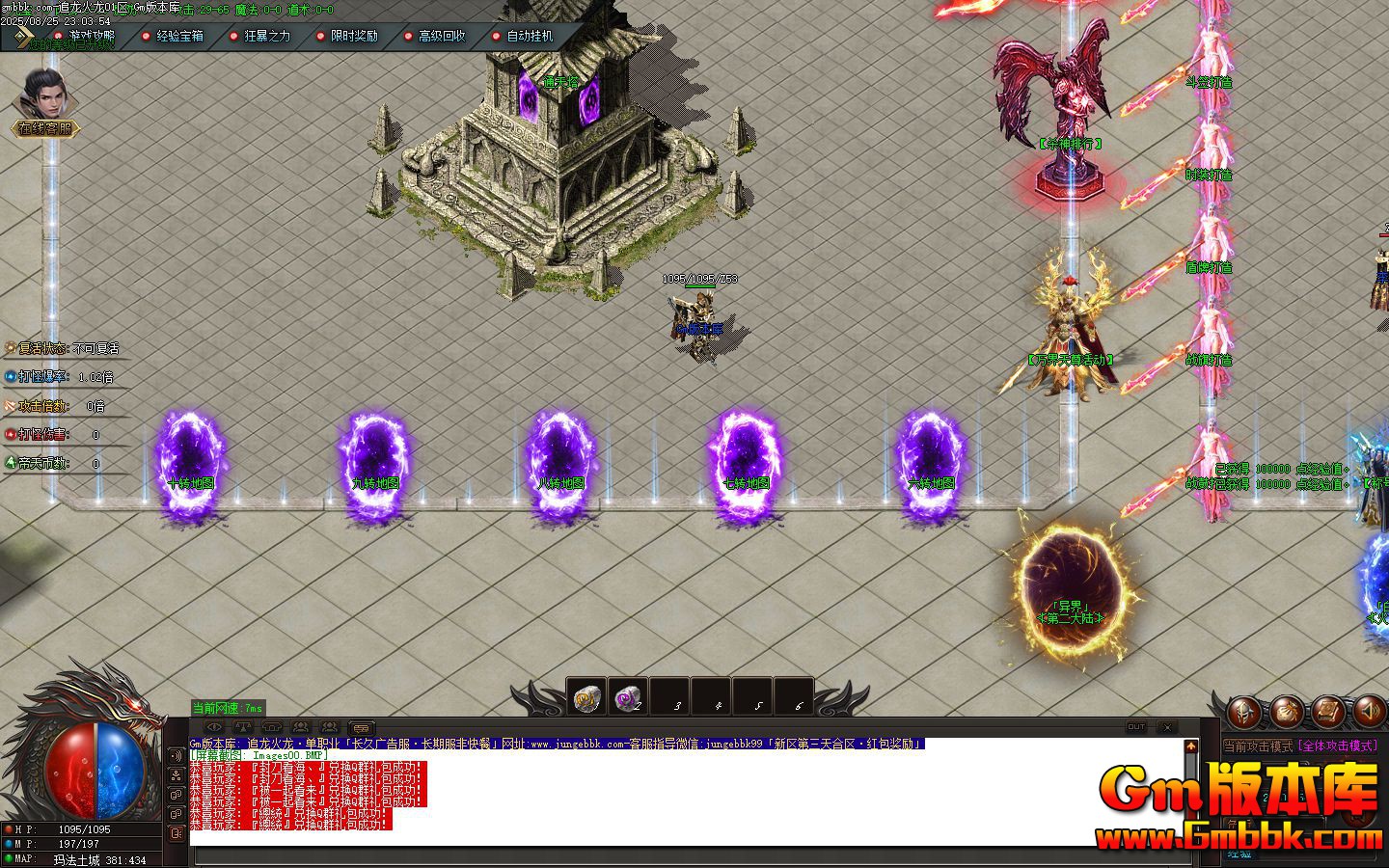Click the 在线客服 customer service avatar
The image size is (1389, 868).
(43, 96)
